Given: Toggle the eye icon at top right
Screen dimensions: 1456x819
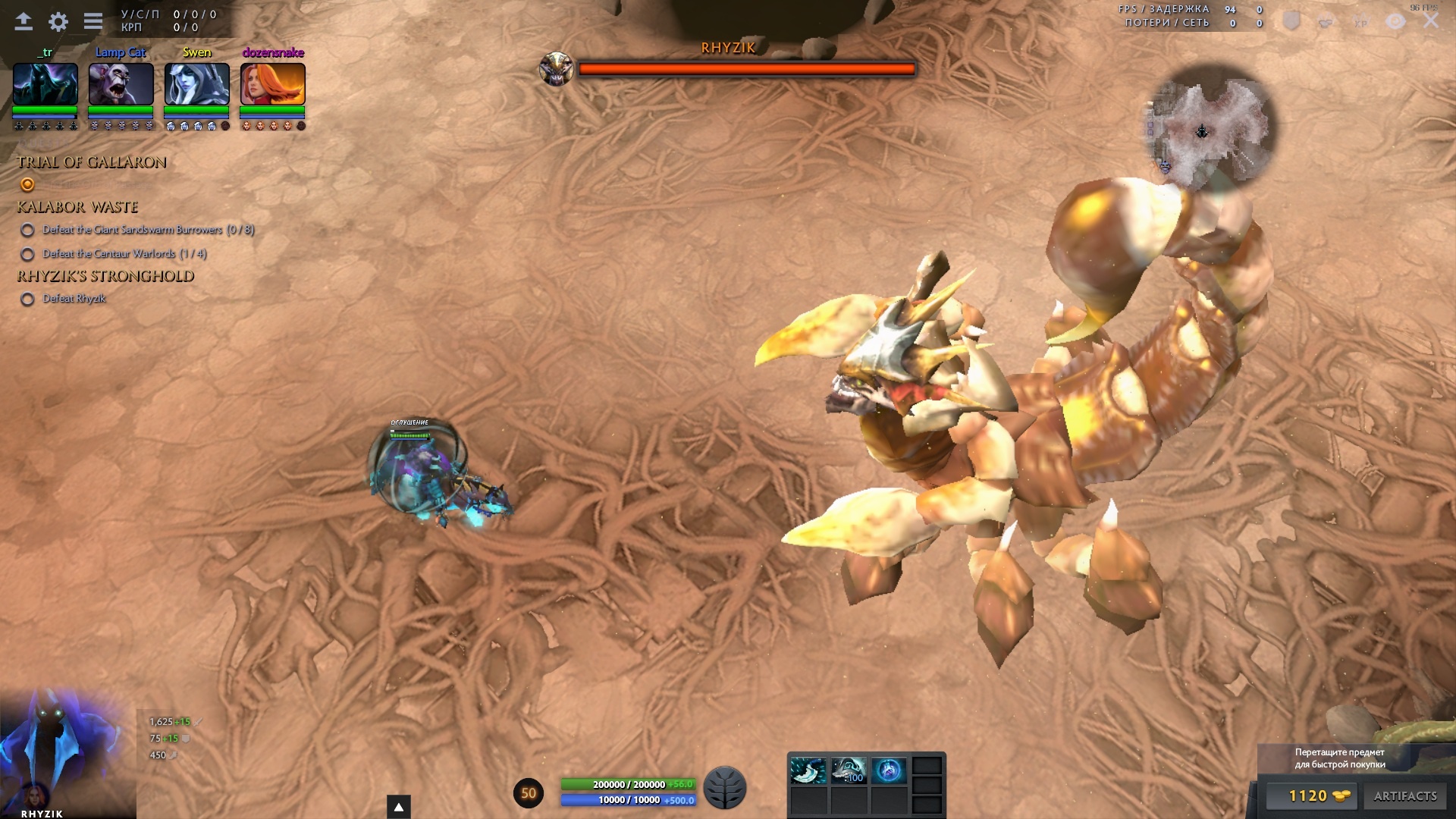Looking at the screenshot, I should point(1395,21).
